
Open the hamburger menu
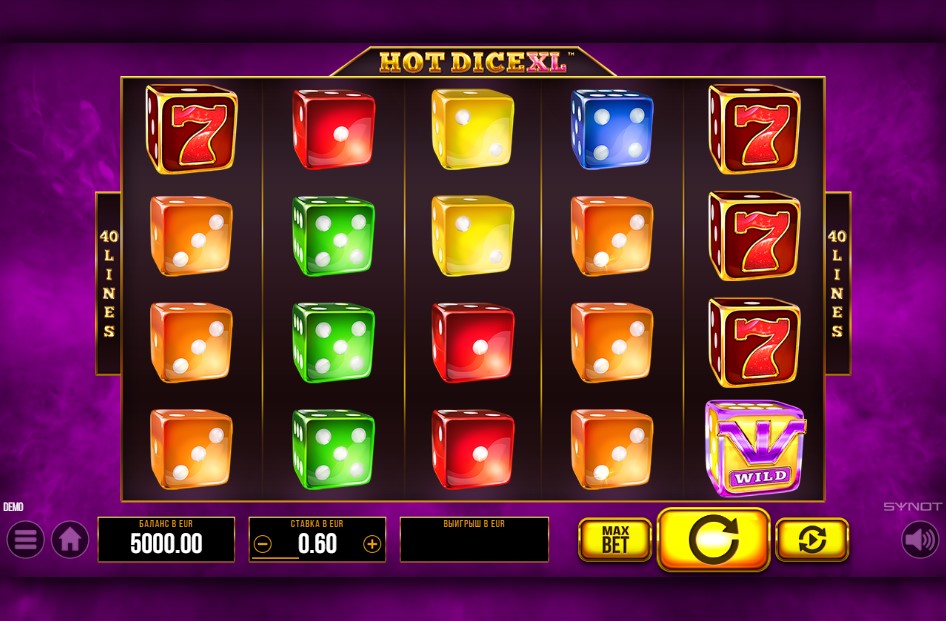tap(25, 540)
